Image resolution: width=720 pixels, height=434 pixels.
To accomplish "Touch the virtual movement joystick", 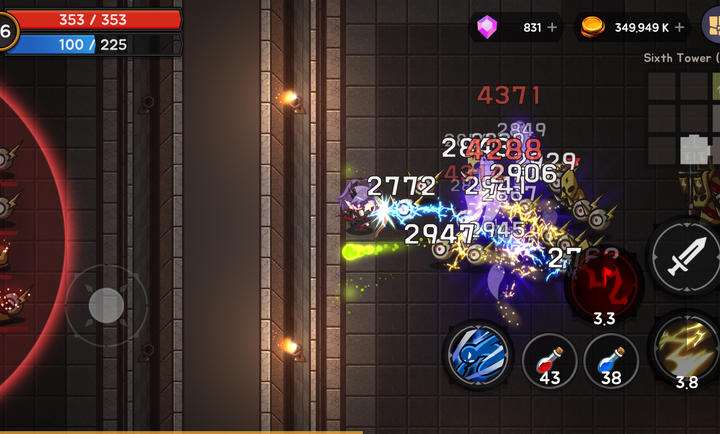I will pyautogui.click(x=106, y=306).
